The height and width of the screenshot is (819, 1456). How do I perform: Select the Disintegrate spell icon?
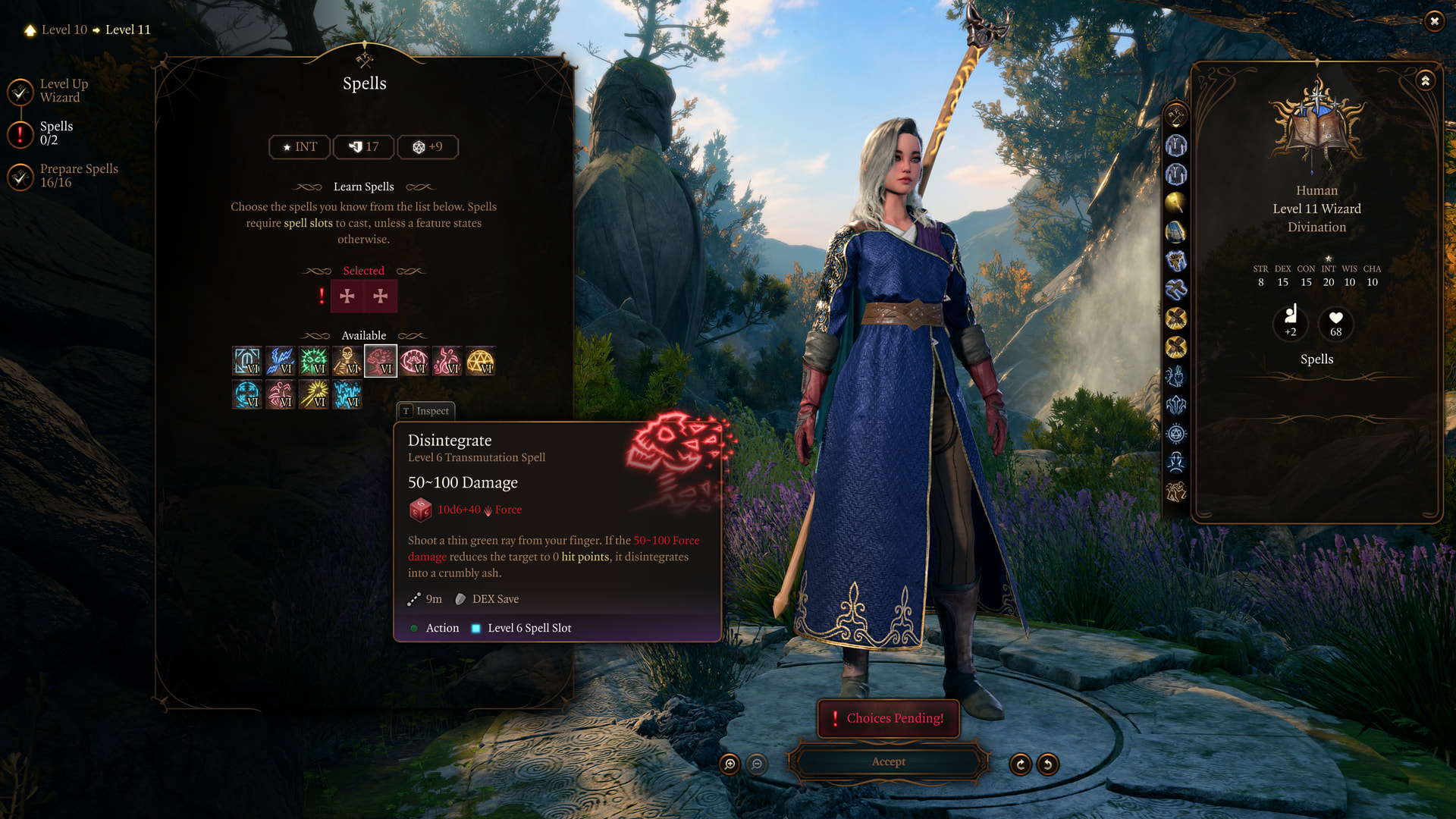coord(381,361)
